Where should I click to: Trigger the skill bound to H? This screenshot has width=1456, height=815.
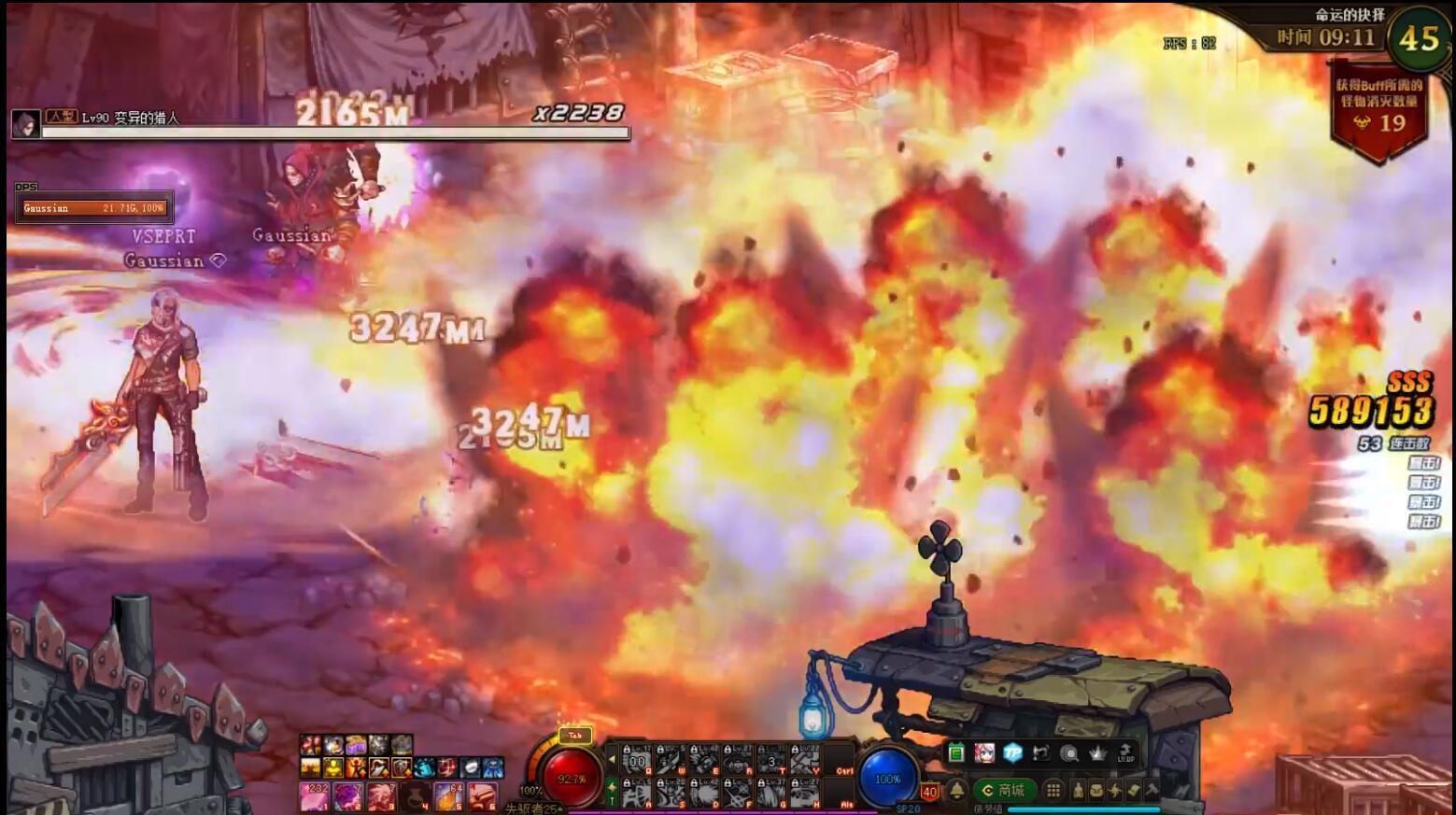point(805,794)
